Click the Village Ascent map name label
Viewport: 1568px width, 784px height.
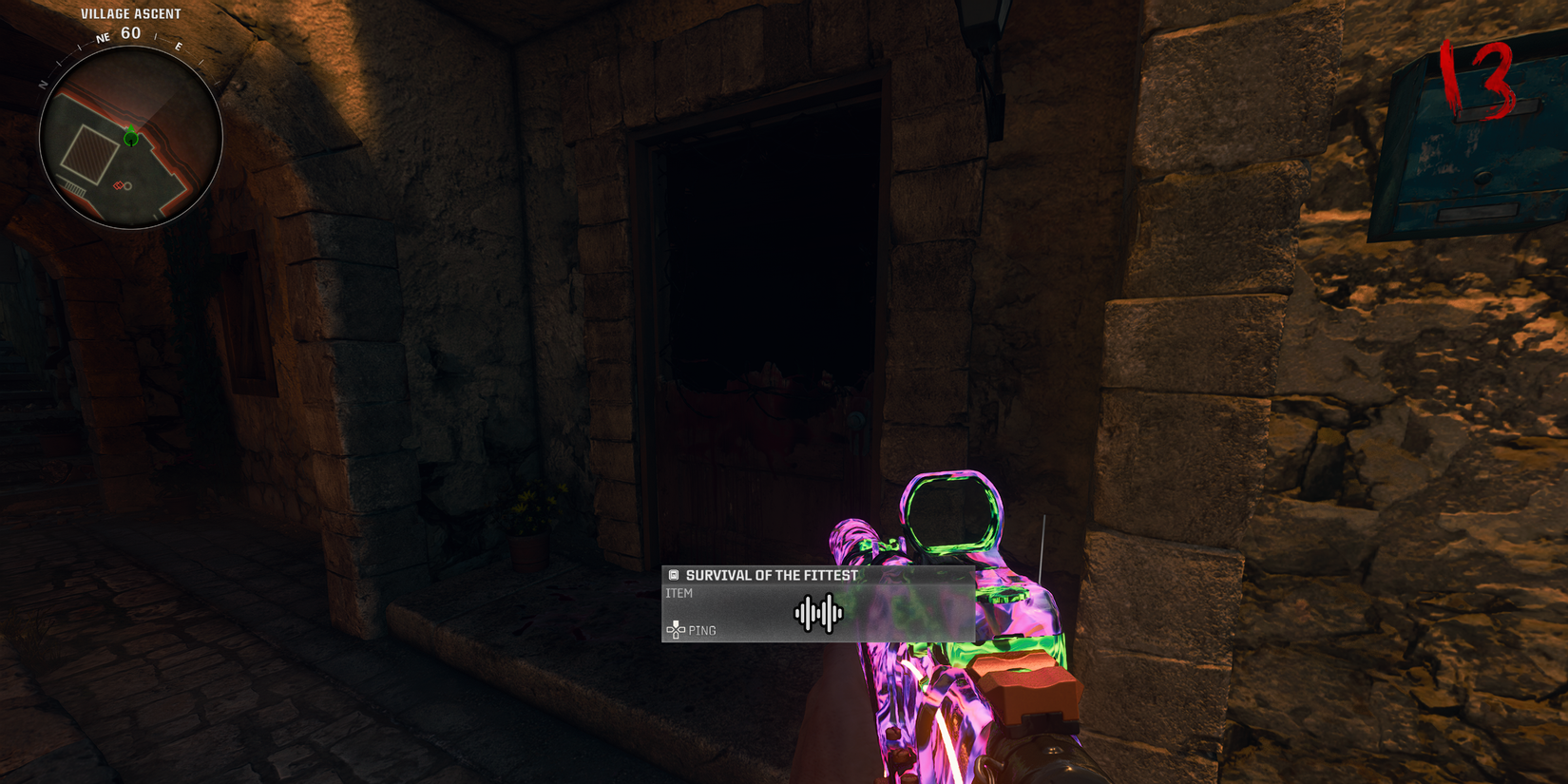[x=130, y=13]
